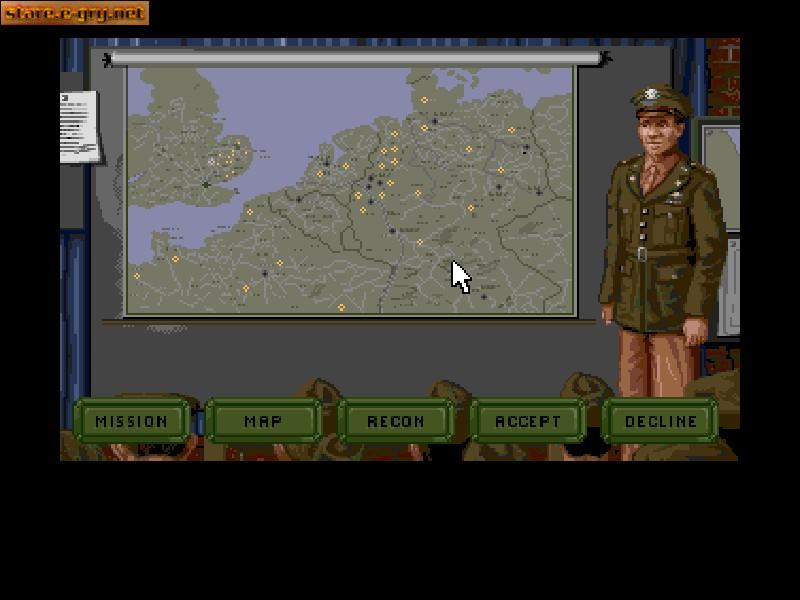Accept the mission
Image resolution: width=800 pixels, height=600 pixels.
528,421
